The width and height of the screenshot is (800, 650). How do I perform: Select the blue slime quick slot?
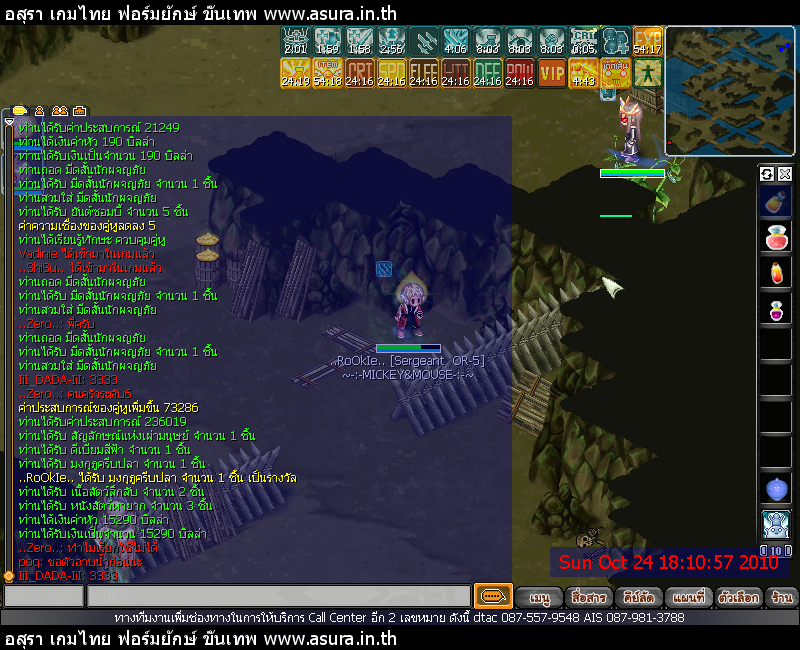(x=776, y=488)
